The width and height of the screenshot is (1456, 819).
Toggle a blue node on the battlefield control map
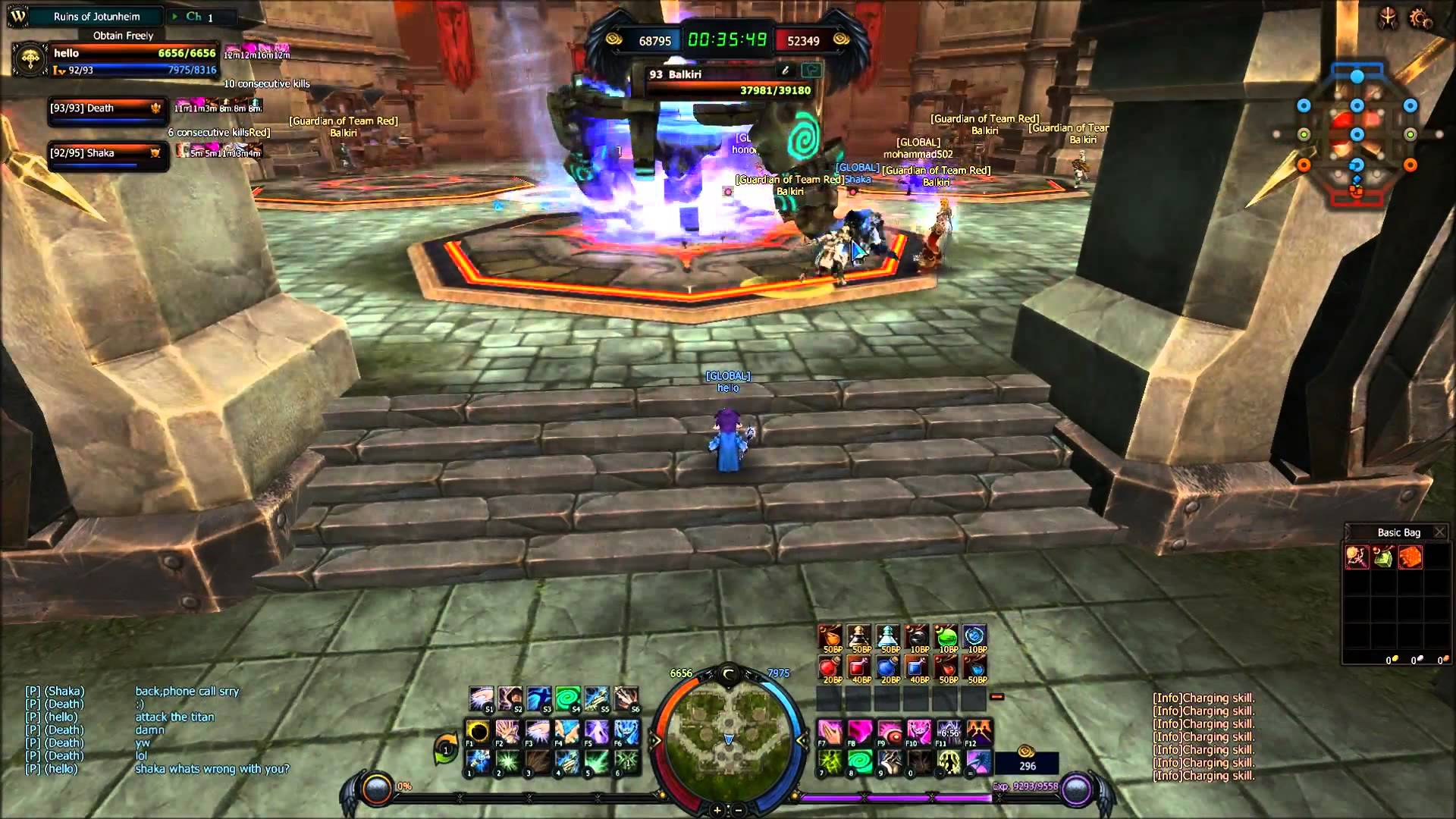pyautogui.click(x=1357, y=77)
